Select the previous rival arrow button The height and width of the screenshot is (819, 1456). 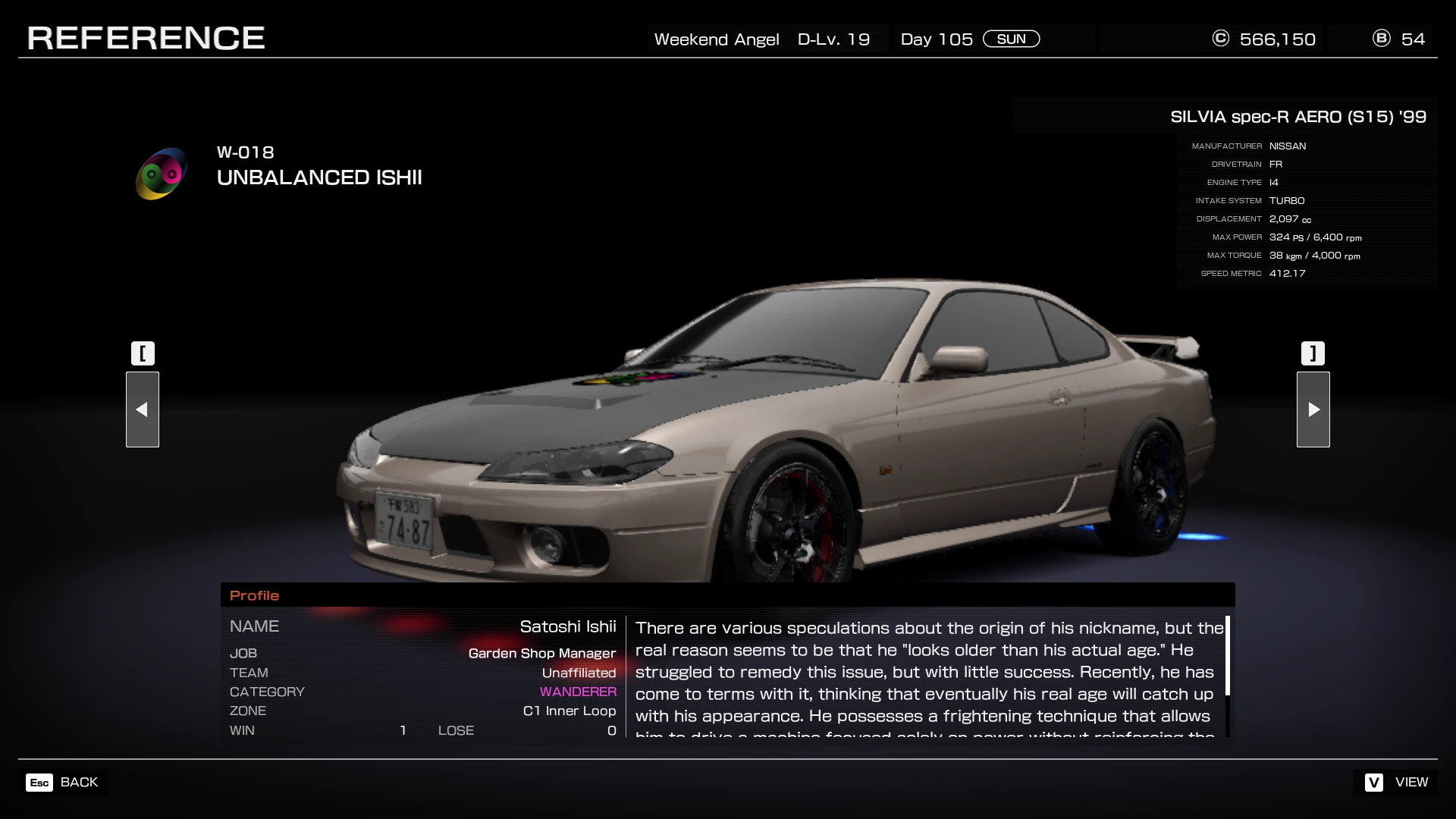click(143, 409)
